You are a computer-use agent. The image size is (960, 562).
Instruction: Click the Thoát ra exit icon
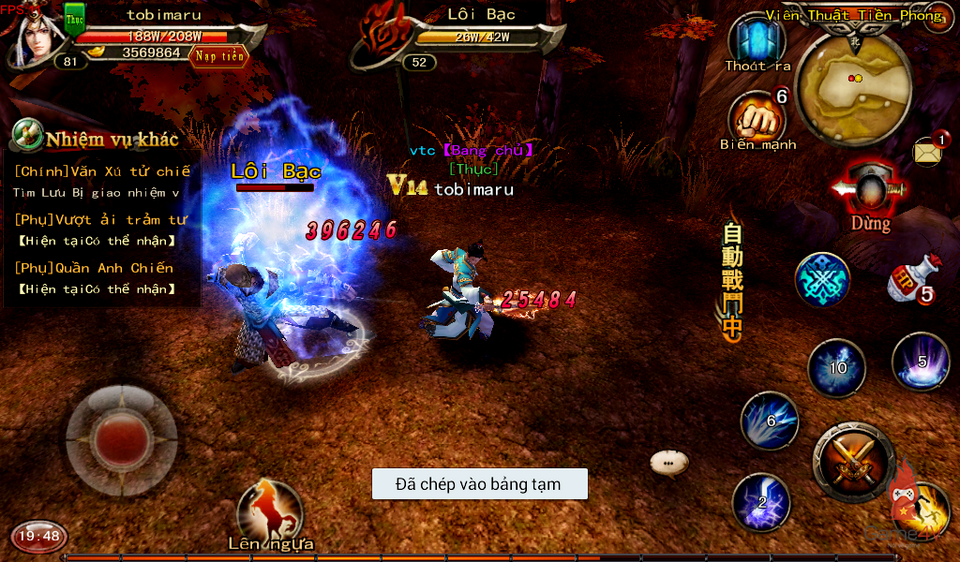click(x=757, y=42)
